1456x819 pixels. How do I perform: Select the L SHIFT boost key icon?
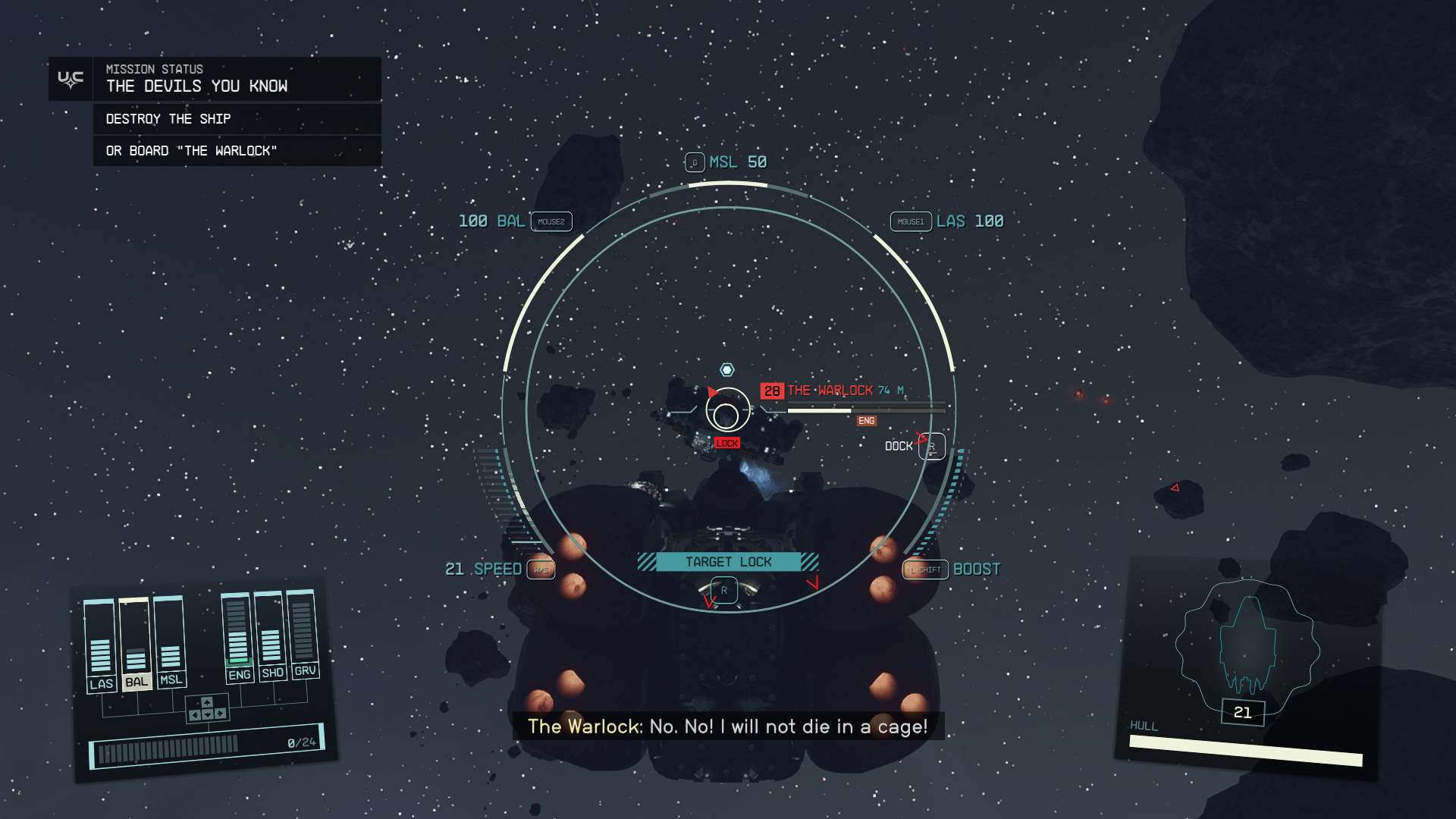tap(927, 569)
